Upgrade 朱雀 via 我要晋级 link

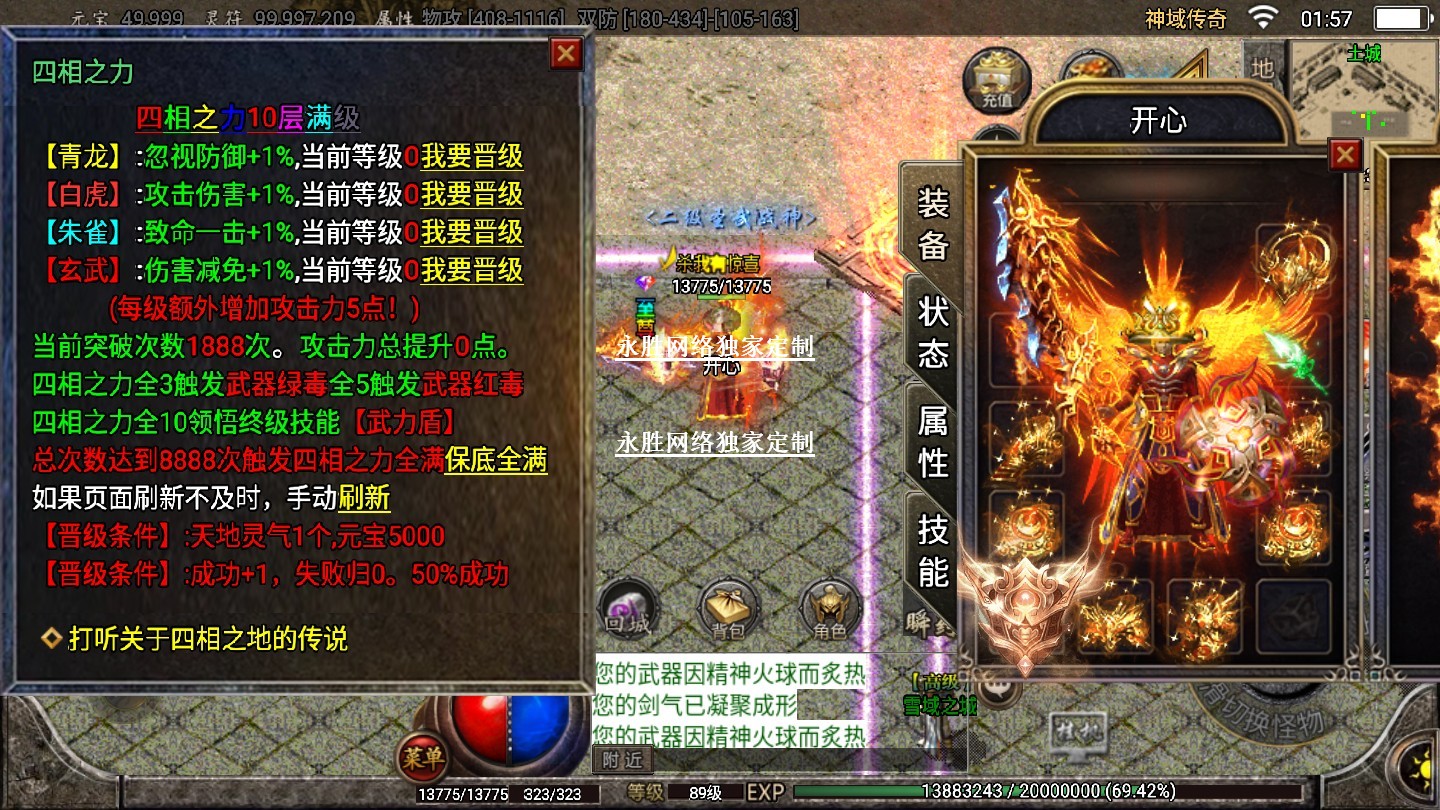(472, 233)
